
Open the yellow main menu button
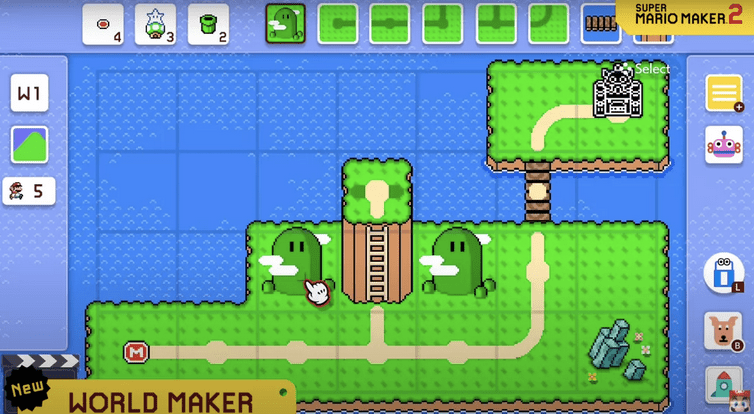(723, 93)
